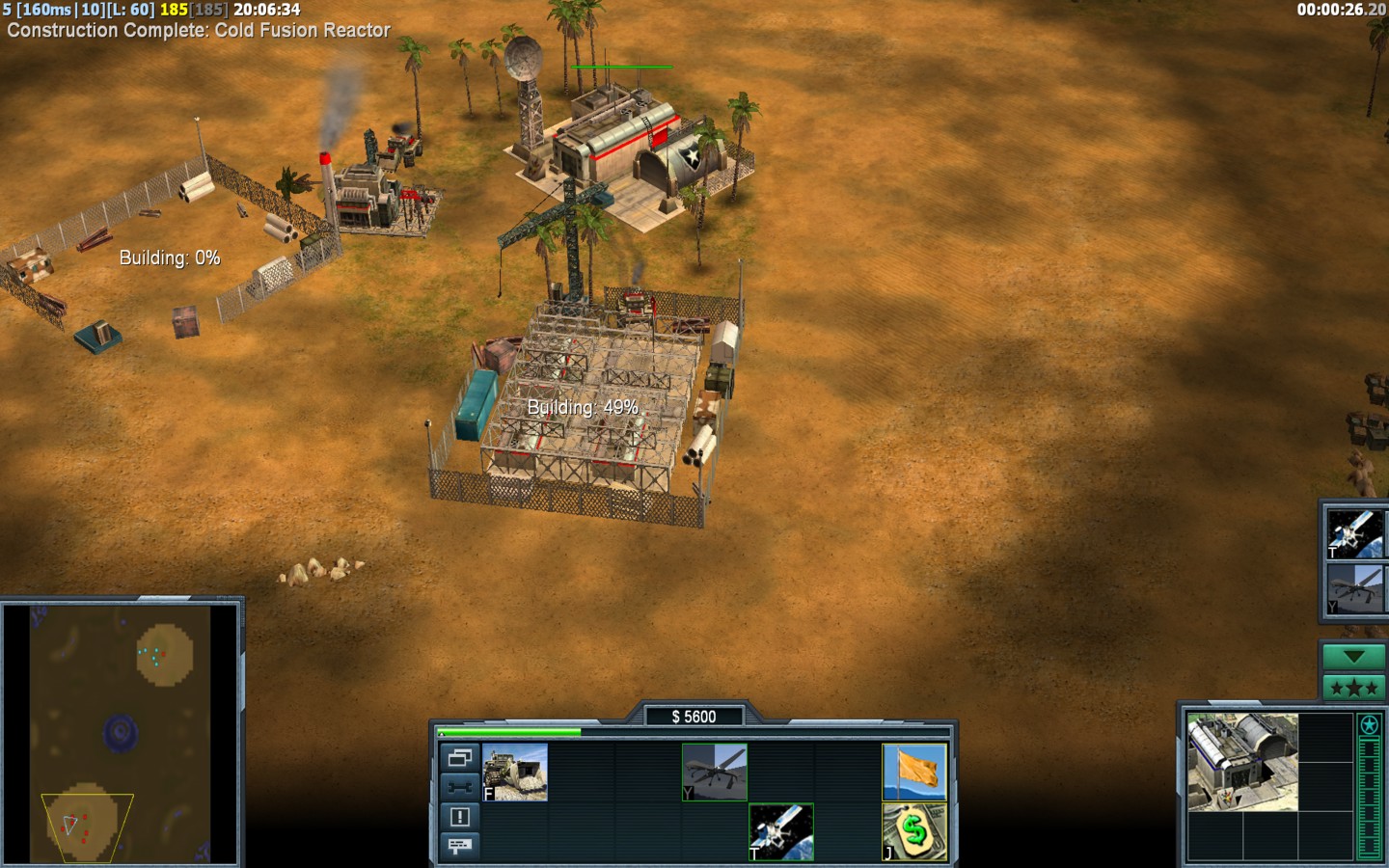The height and width of the screenshot is (868, 1389).
Task: Click the radar minimap
Action: pyautogui.click(x=121, y=735)
